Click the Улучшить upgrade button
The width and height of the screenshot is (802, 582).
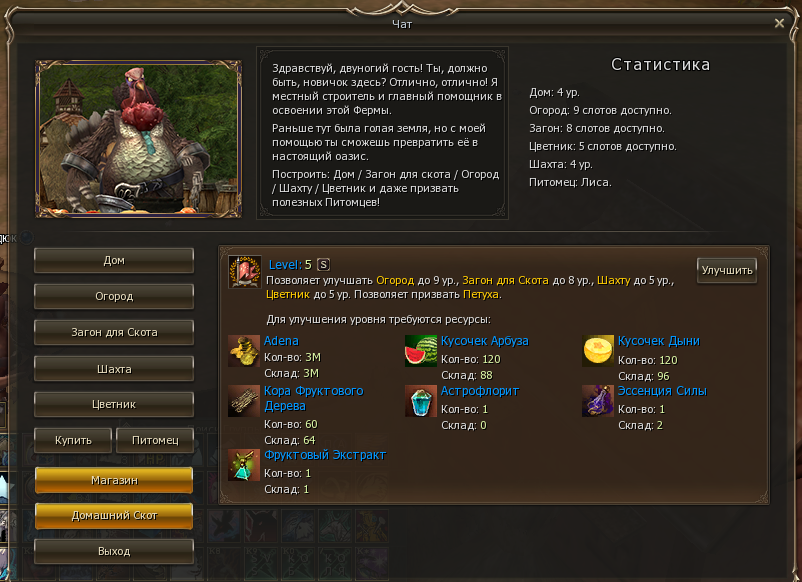[727, 271]
